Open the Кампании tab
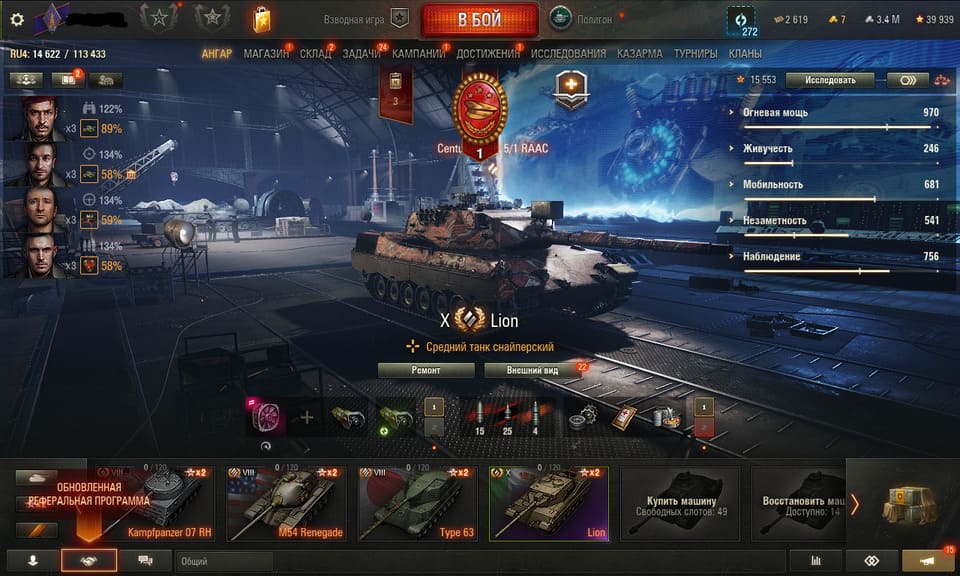 pos(418,53)
